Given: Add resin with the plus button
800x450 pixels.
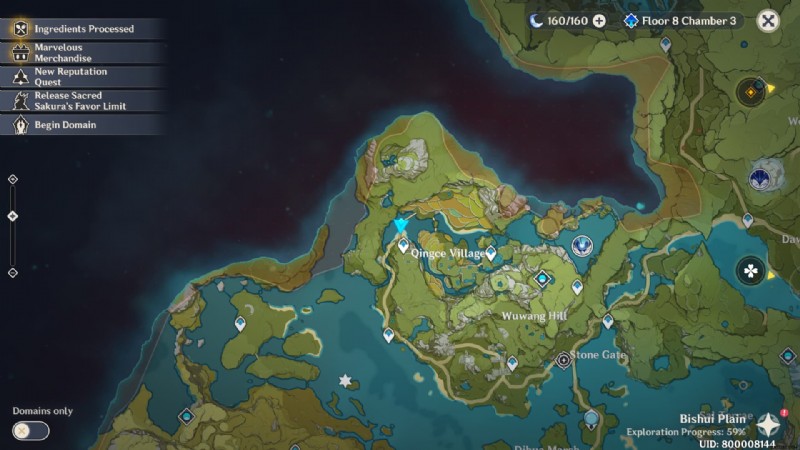Looking at the screenshot, I should tap(599, 21).
